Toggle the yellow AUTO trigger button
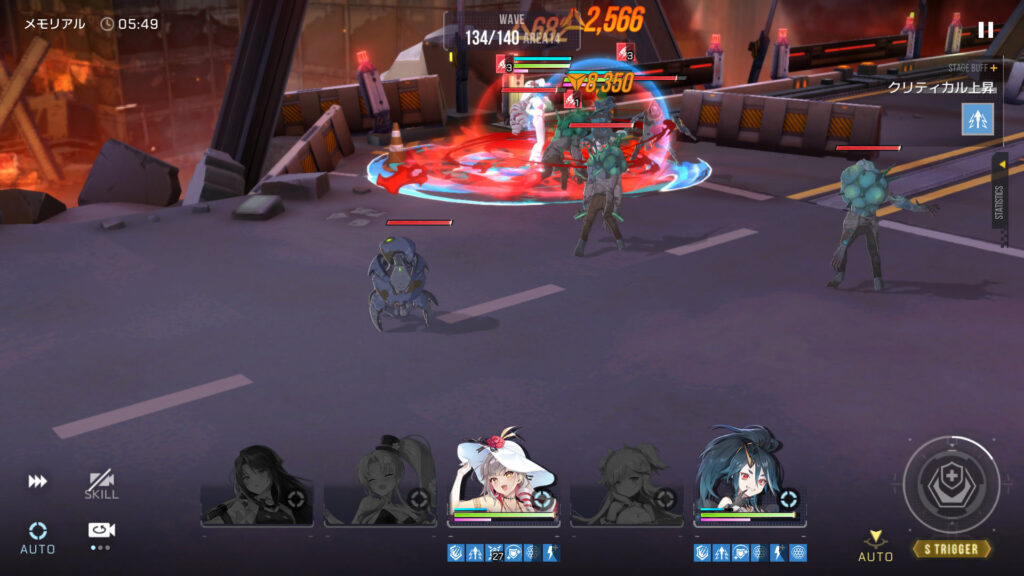This screenshot has width=1024, height=576. 876,546
